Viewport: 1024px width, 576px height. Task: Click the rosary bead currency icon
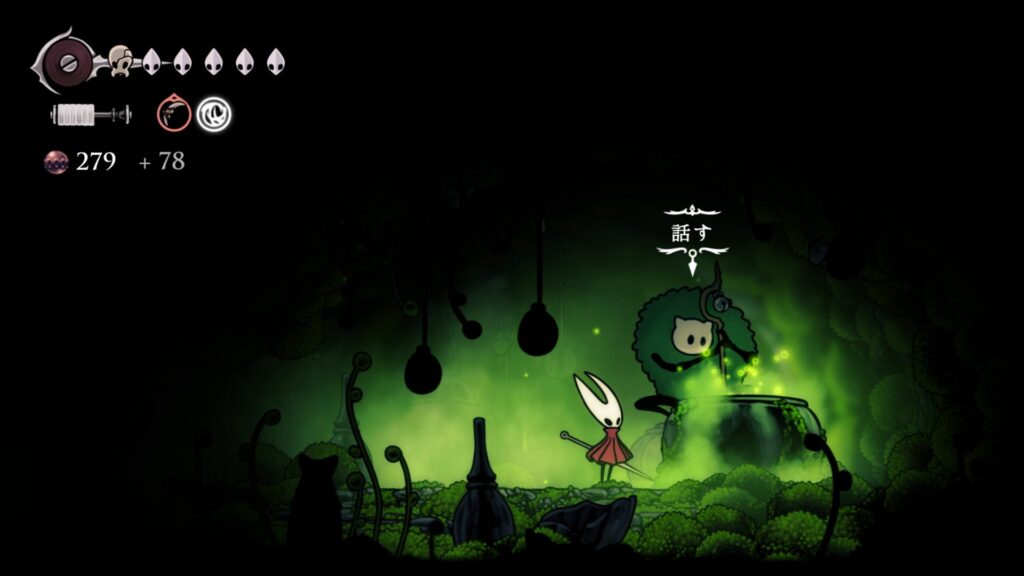56,162
